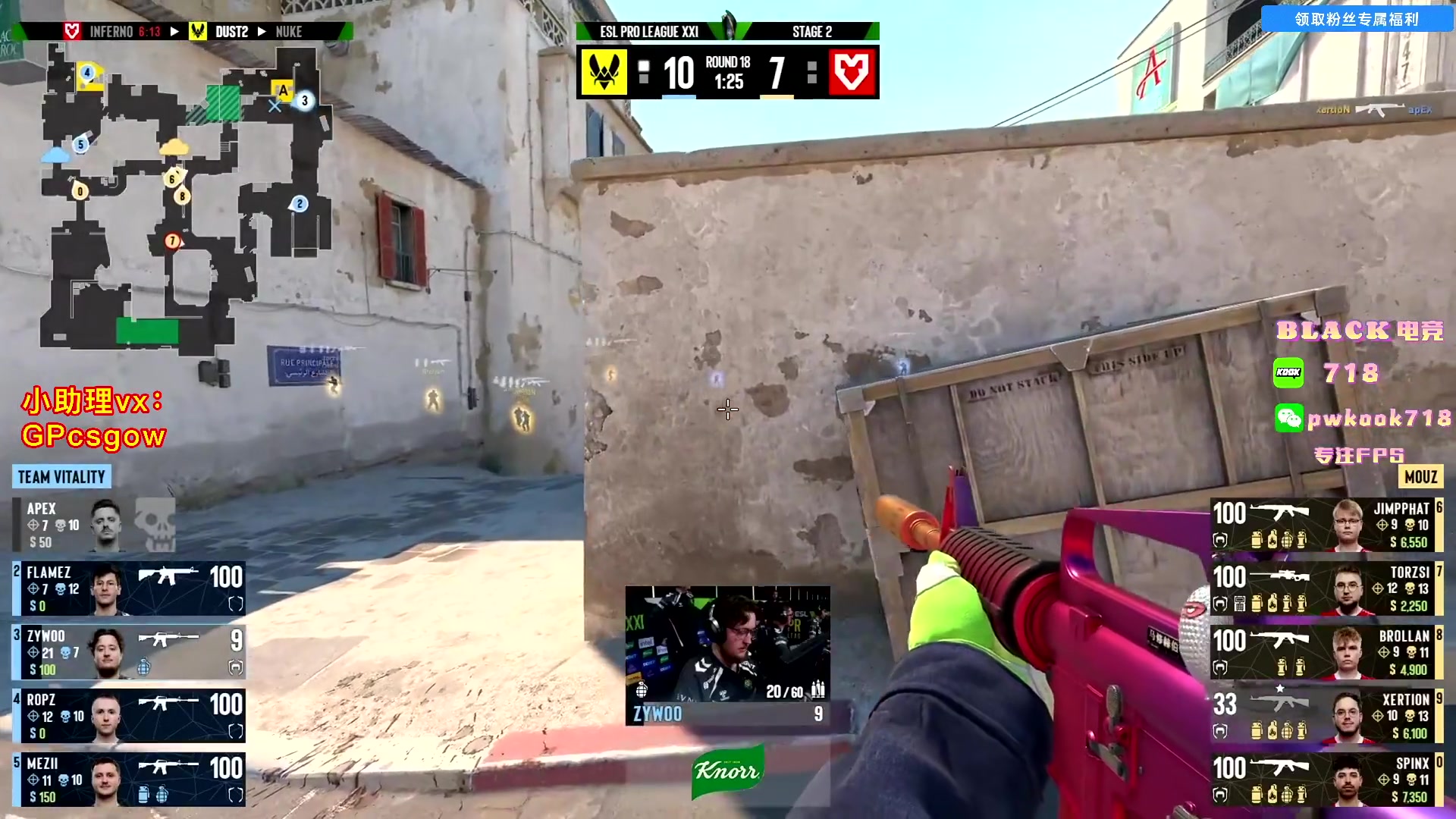The width and height of the screenshot is (1456, 819).
Task: Choose Spinx's player card
Action: point(1326,780)
